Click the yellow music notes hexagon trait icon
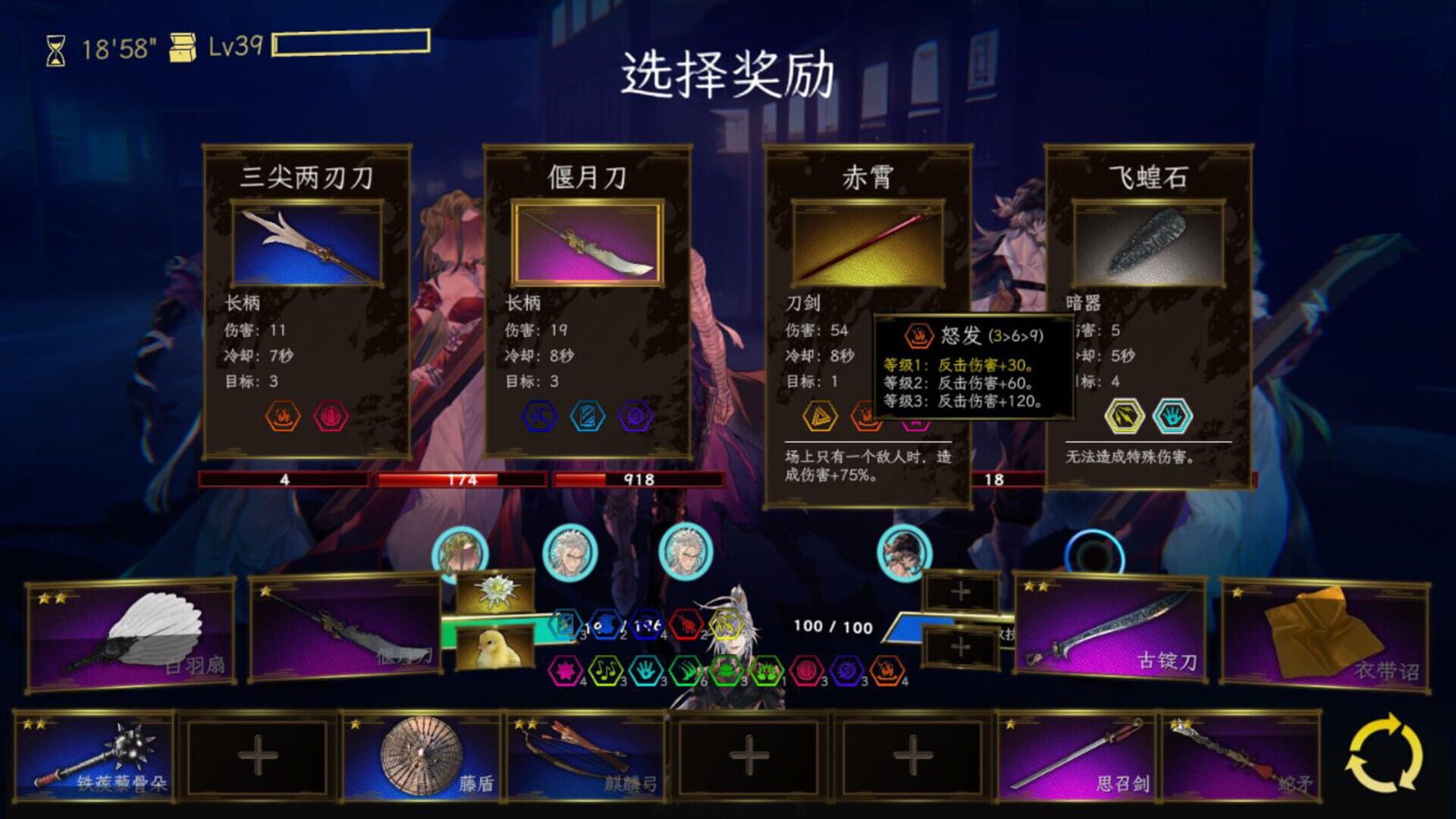The width and height of the screenshot is (1456, 819). click(x=604, y=670)
